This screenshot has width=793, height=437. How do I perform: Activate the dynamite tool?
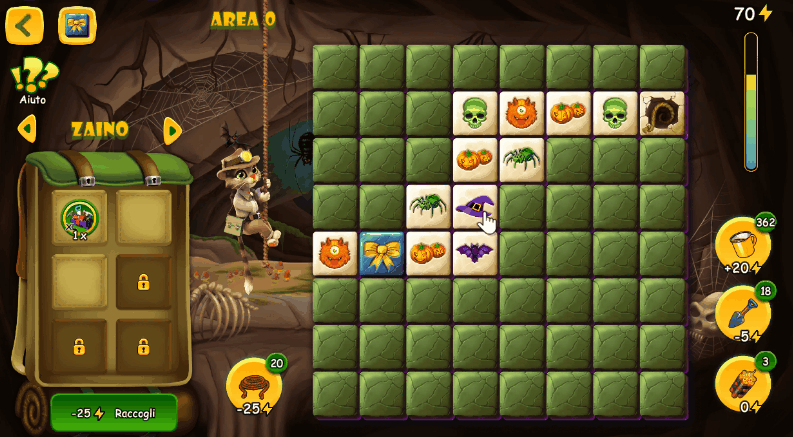743,384
